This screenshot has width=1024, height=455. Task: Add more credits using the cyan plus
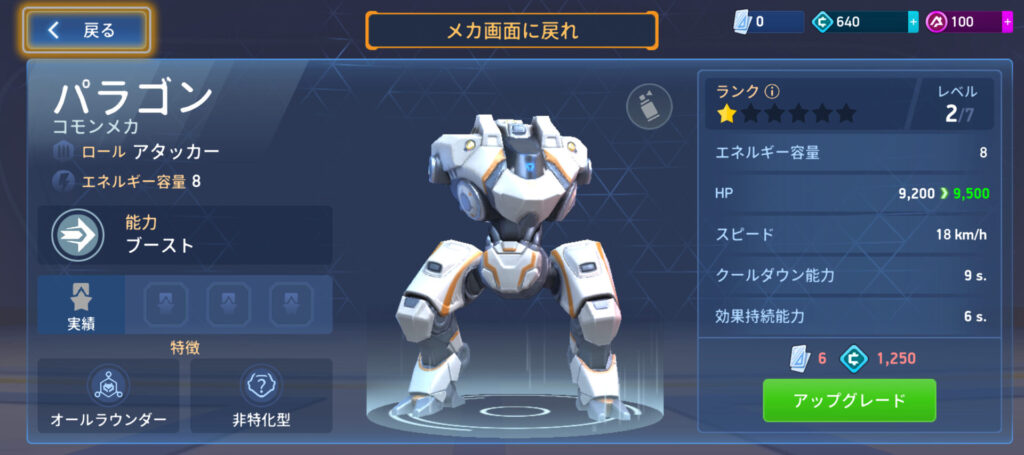tap(912, 22)
